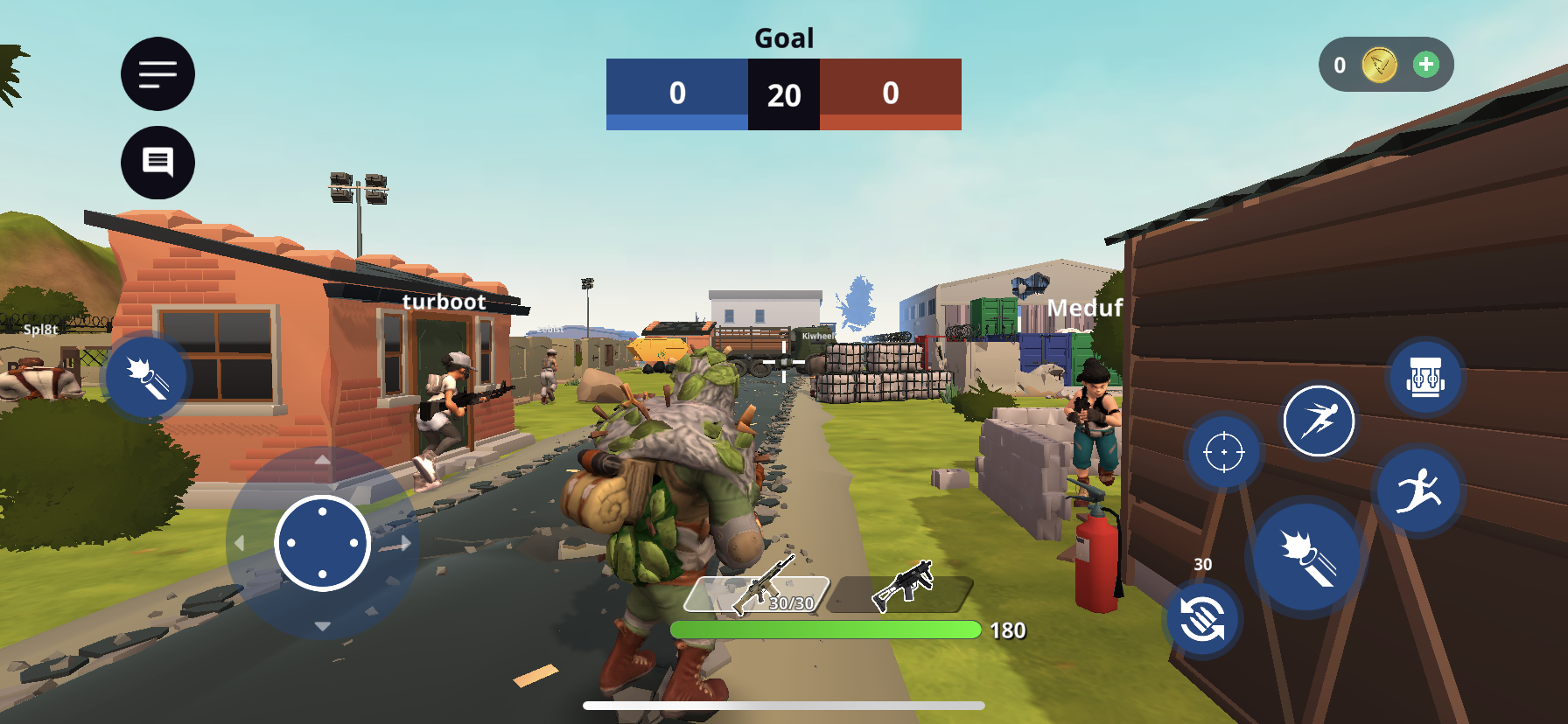Tap the green plus to add coins
The image size is (1568, 724).
[x=1426, y=65]
